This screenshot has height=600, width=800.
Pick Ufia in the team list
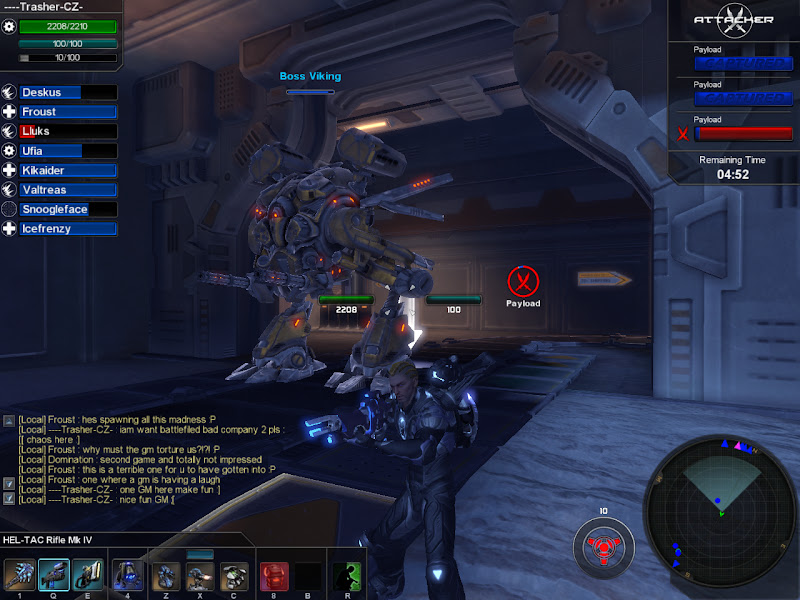click(x=60, y=151)
